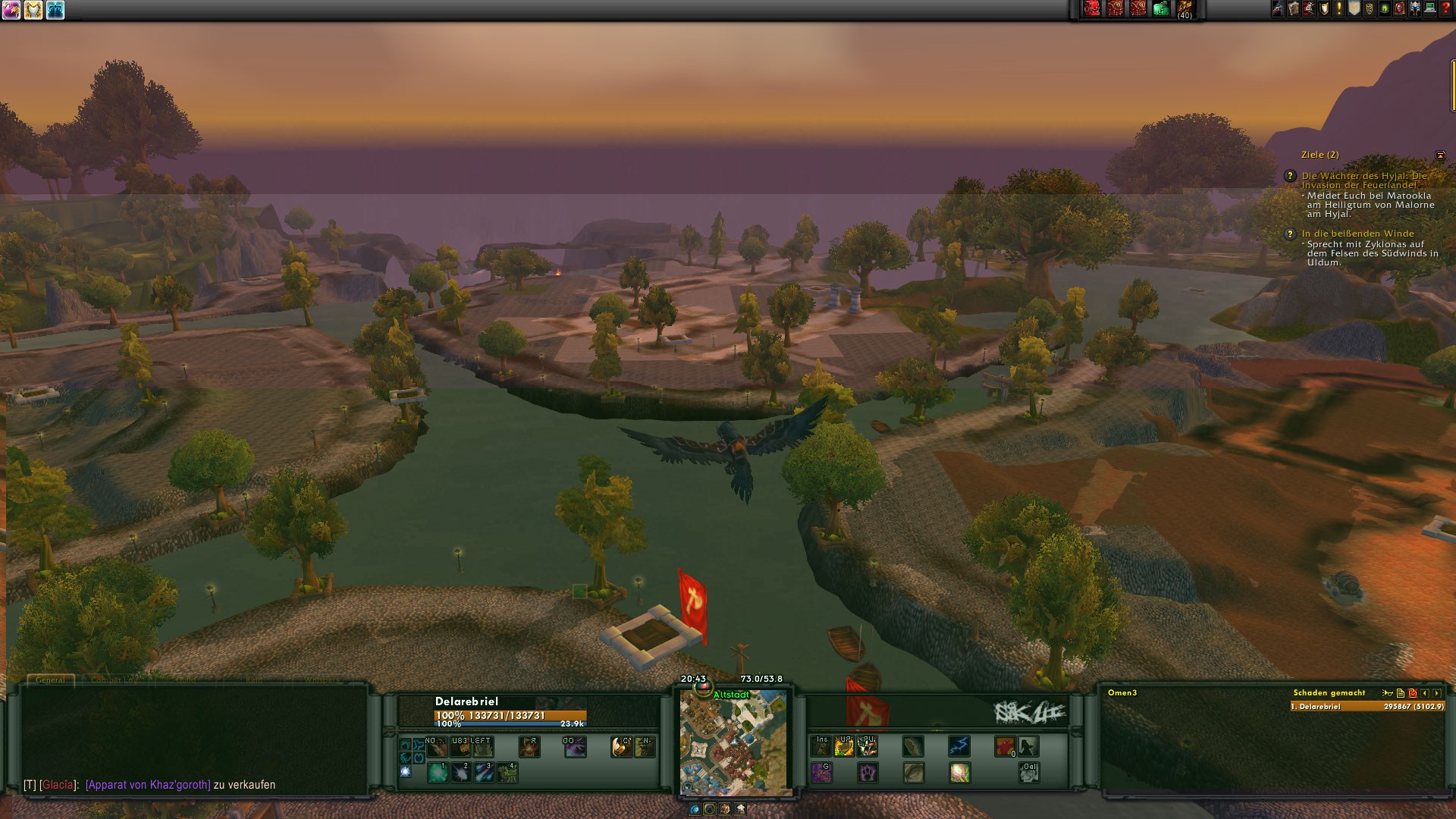Cast the blue lightning ability
Screen dimensions: 1456x819
point(959,746)
